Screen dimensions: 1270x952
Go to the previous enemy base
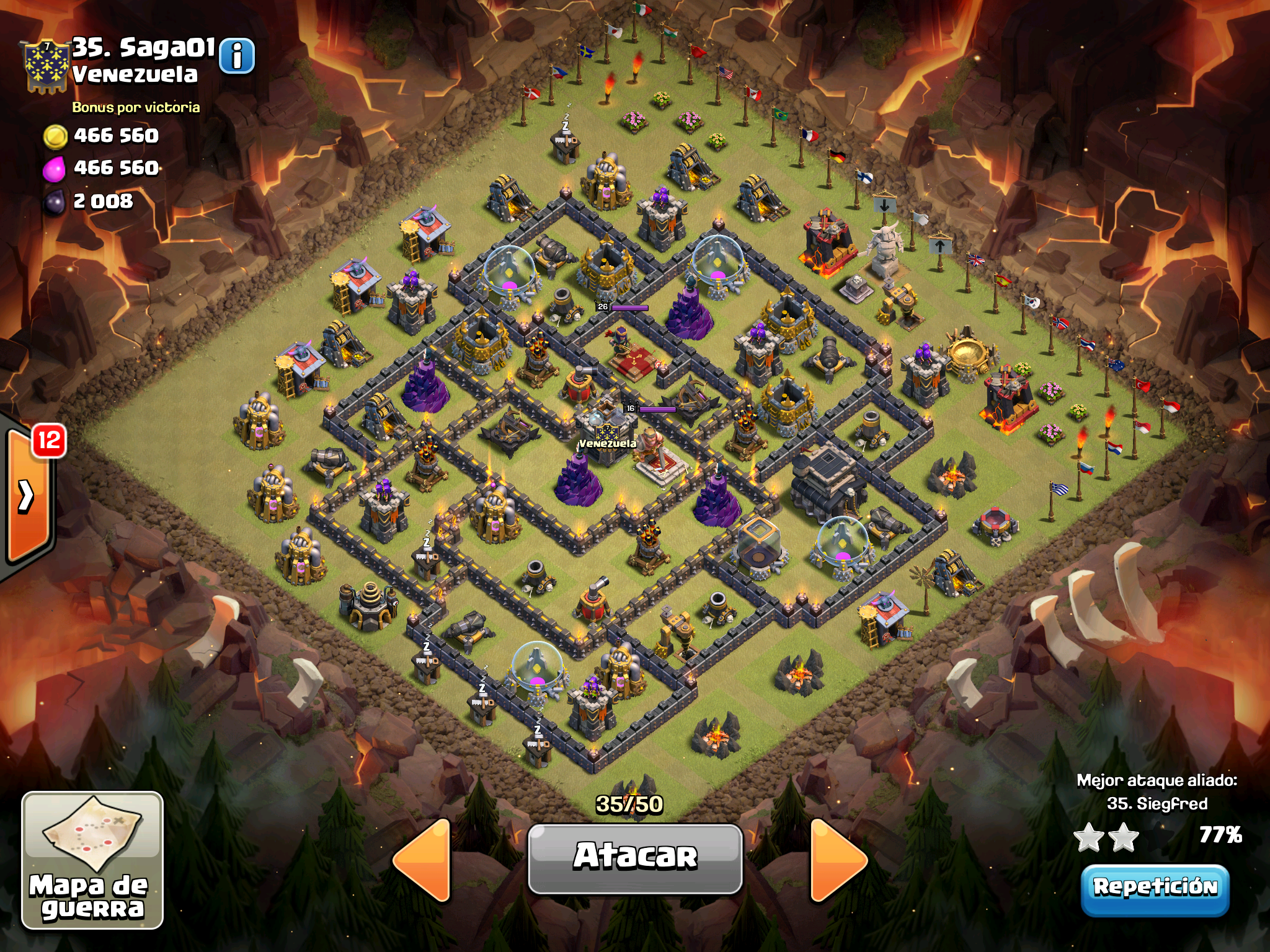[x=424, y=859]
